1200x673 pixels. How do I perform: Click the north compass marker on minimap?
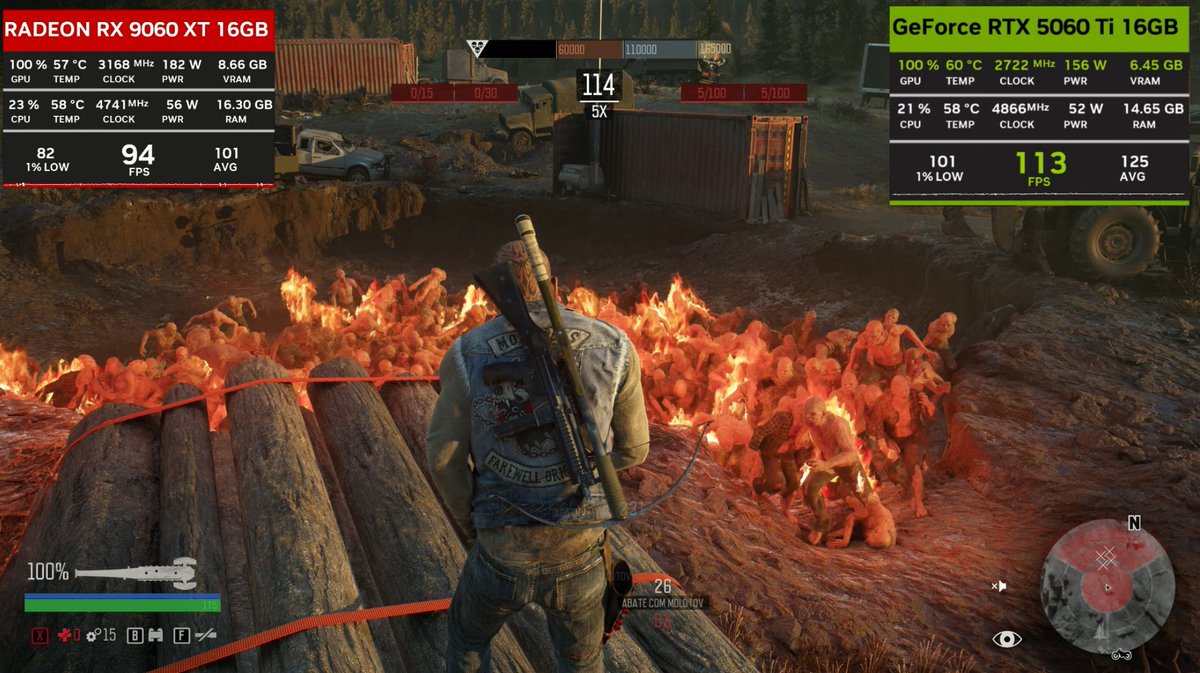click(1134, 523)
